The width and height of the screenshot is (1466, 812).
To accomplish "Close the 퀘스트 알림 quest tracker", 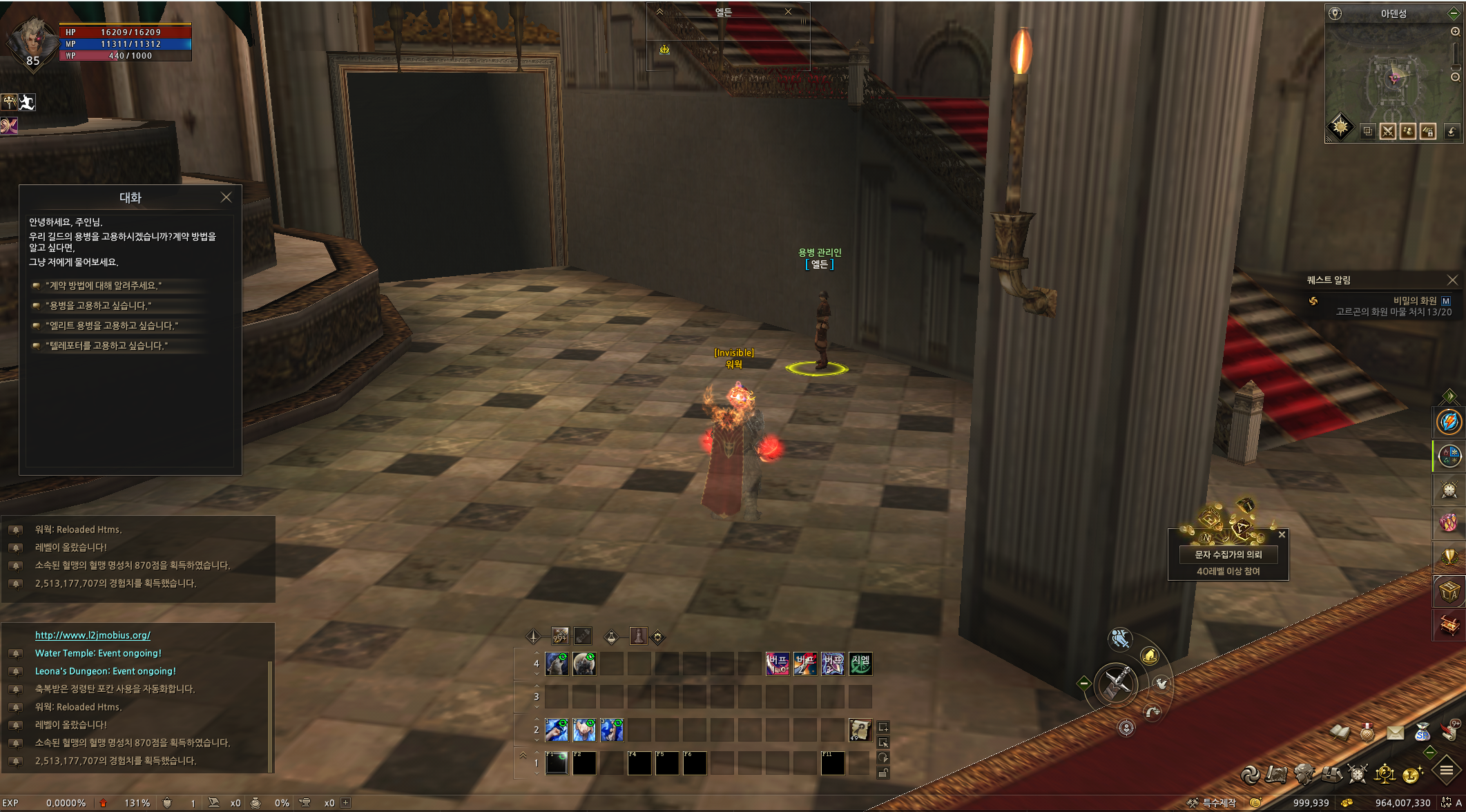I will click(1452, 280).
